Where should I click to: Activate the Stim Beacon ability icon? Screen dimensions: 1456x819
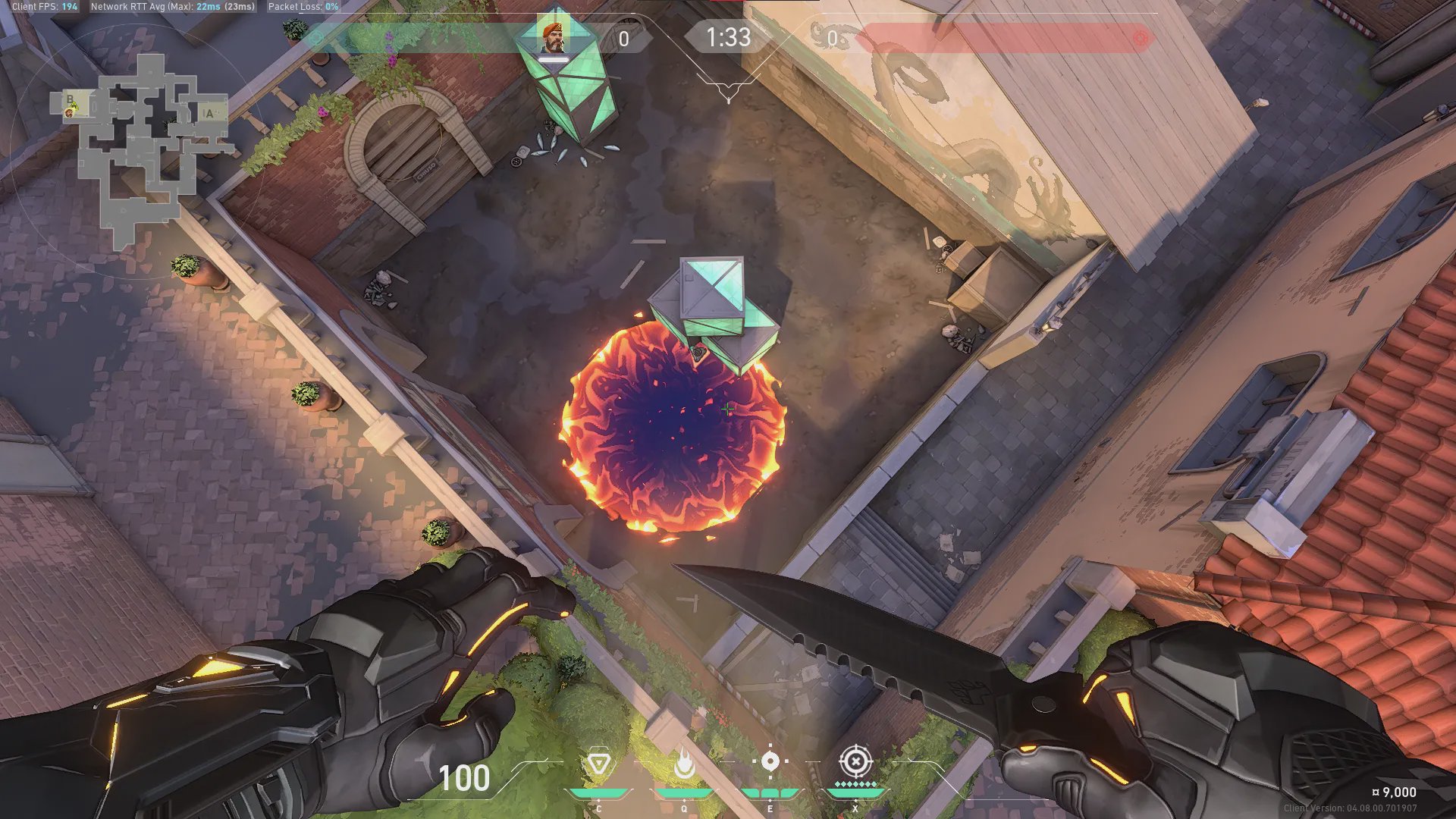(x=598, y=763)
